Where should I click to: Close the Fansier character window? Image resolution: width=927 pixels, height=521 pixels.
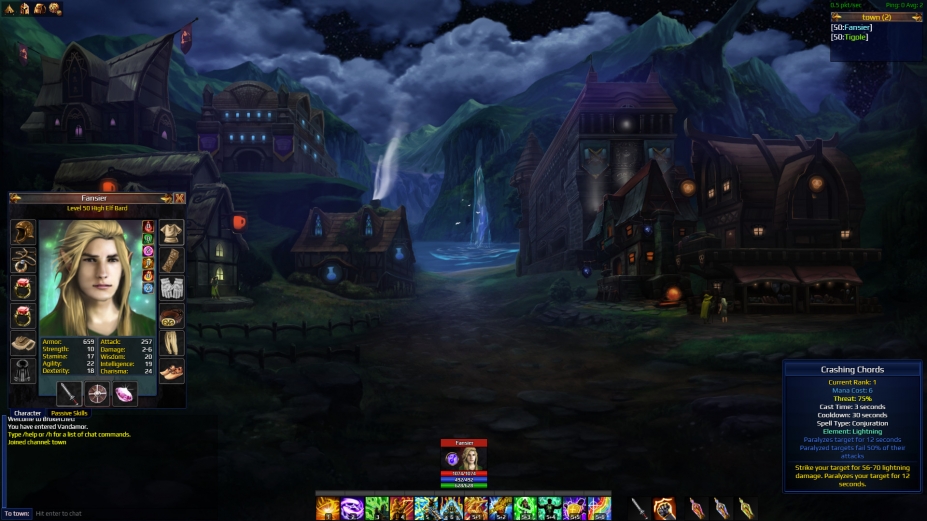[179, 198]
